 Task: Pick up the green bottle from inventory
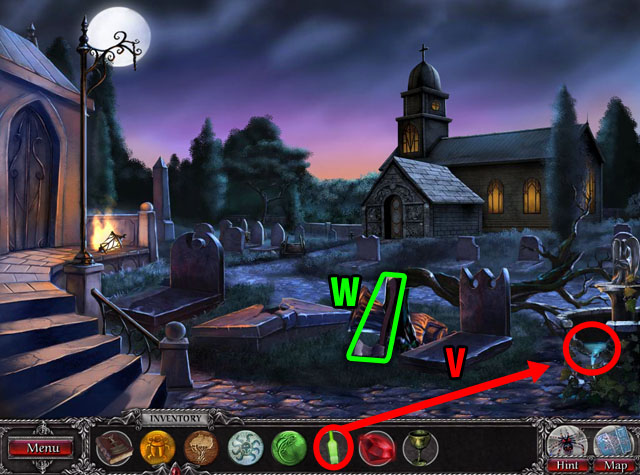(x=332, y=445)
